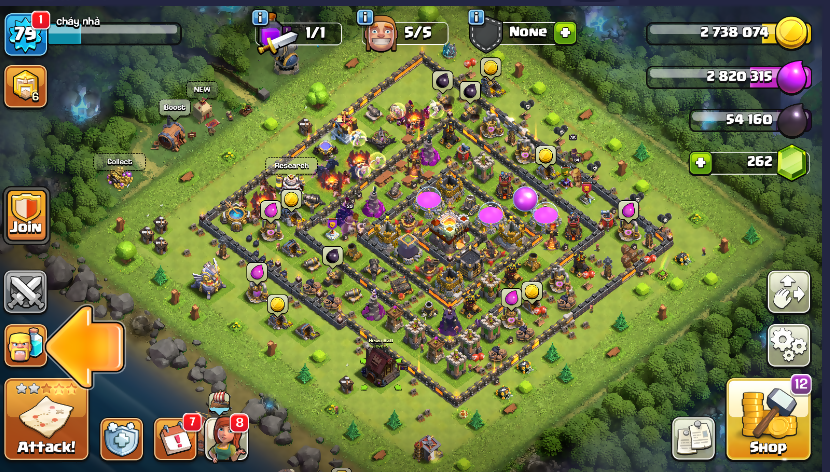Open the army training barbarian button
Image resolution: width=830 pixels, height=472 pixels.
[25, 346]
